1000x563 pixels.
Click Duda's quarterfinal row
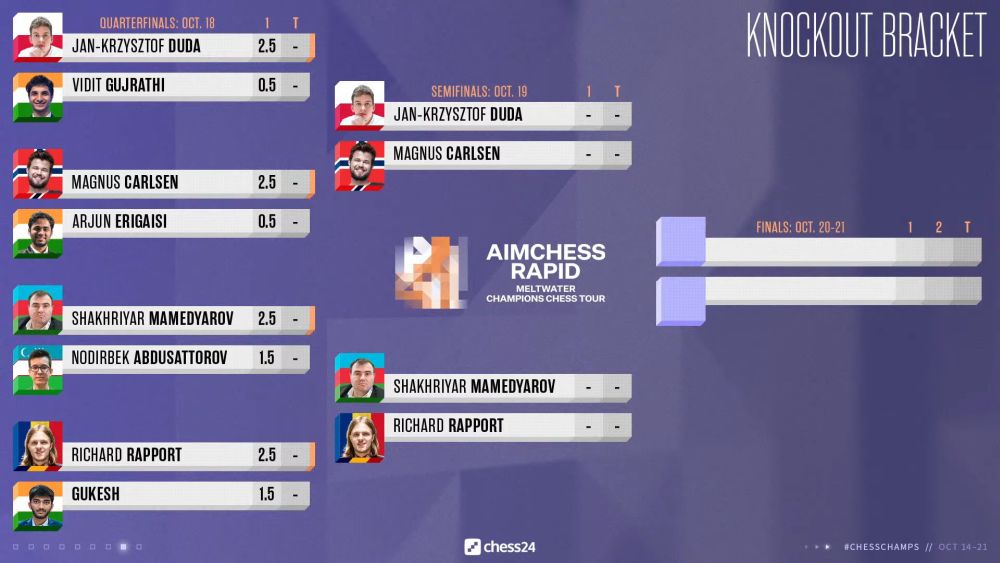[160, 46]
